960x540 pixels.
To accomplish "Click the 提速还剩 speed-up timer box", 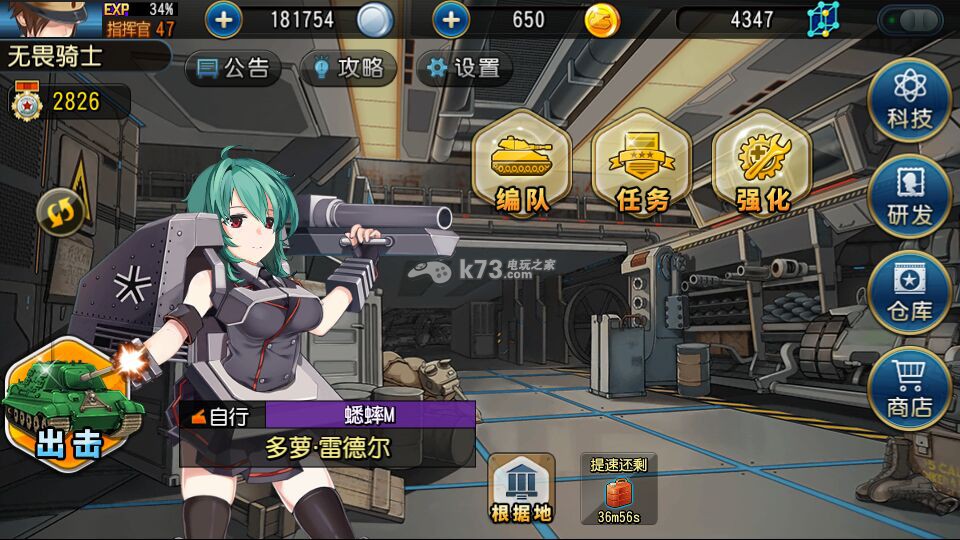I will tap(618, 489).
